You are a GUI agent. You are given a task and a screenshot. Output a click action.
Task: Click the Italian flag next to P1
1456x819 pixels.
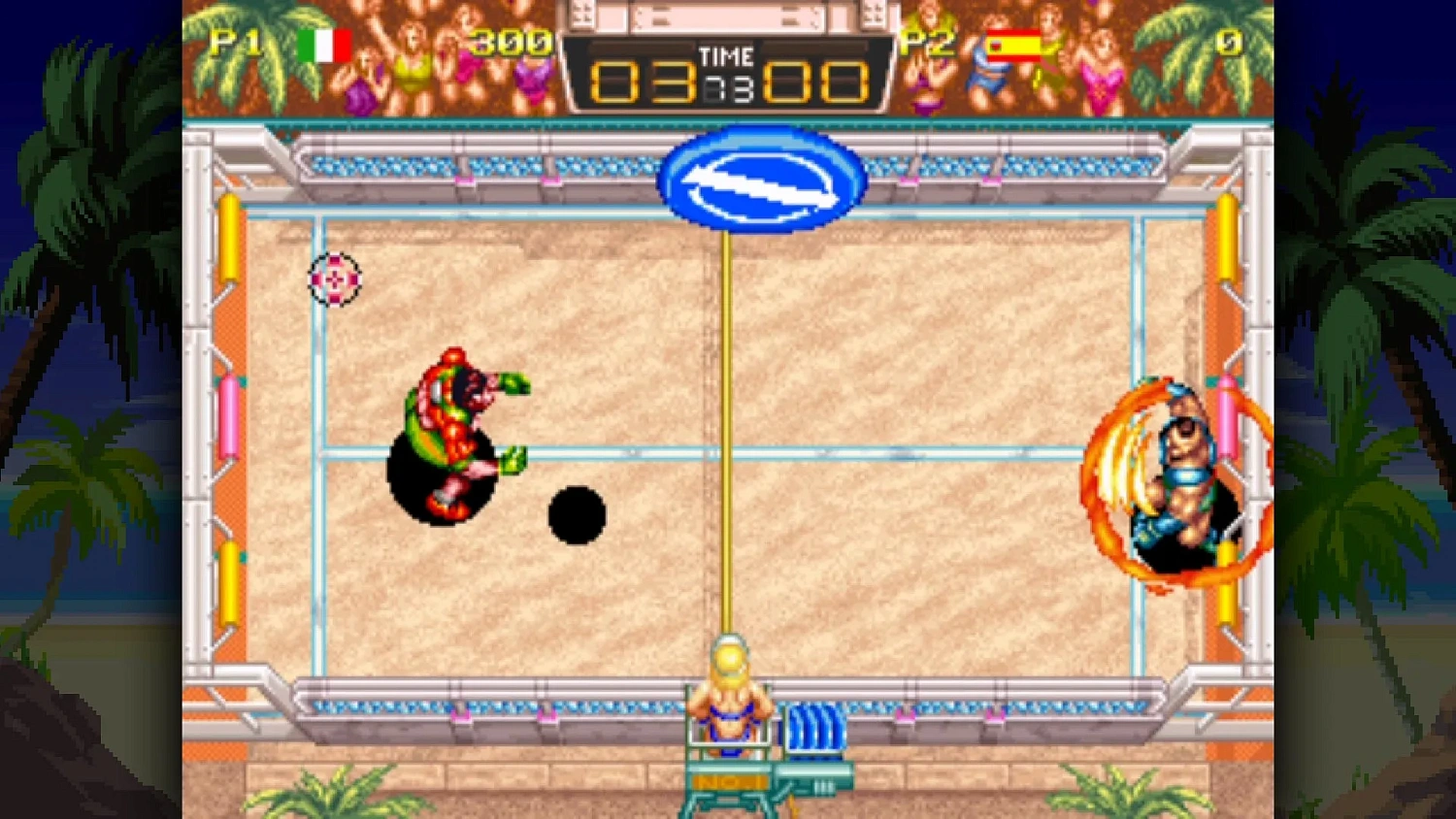coord(327,43)
